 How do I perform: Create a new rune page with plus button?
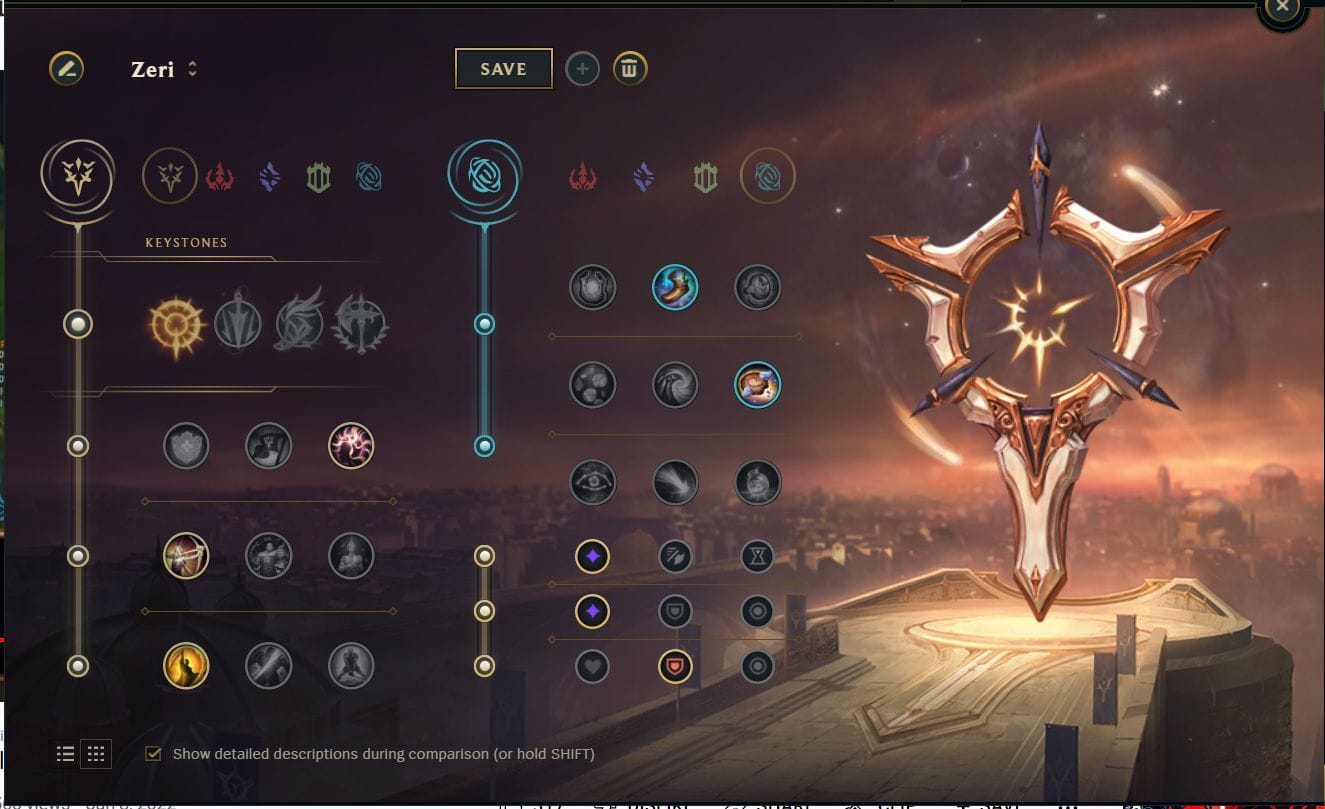point(583,69)
